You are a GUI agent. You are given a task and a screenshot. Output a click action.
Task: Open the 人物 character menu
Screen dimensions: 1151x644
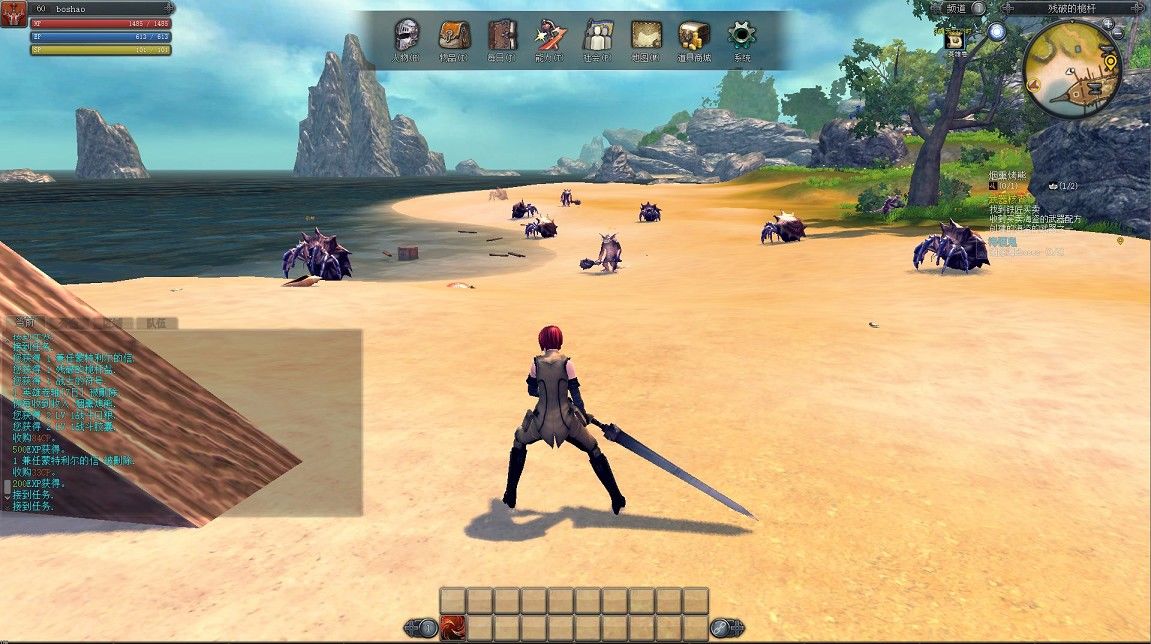click(x=406, y=36)
